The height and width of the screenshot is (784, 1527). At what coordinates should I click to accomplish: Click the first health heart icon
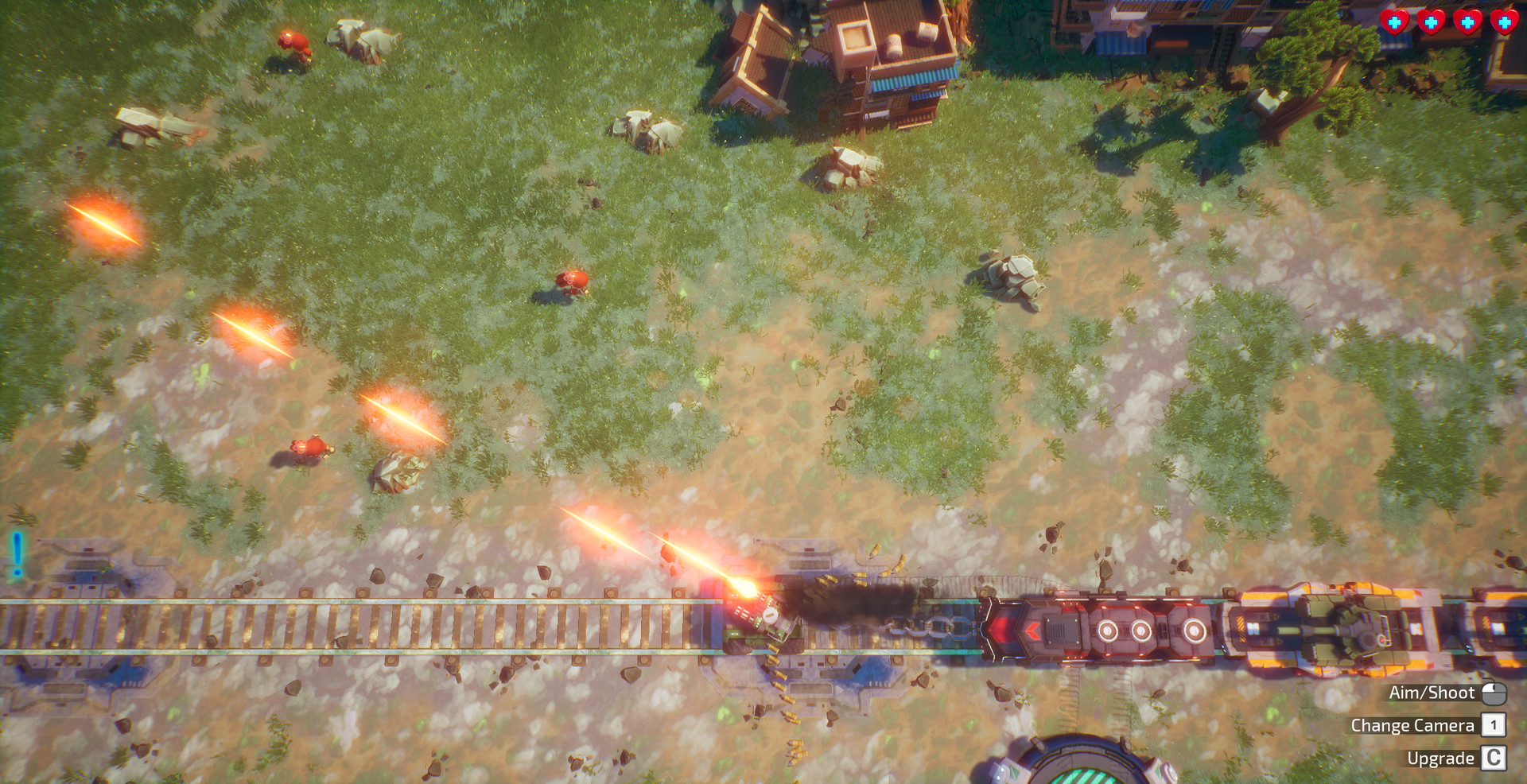(x=1396, y=22)
